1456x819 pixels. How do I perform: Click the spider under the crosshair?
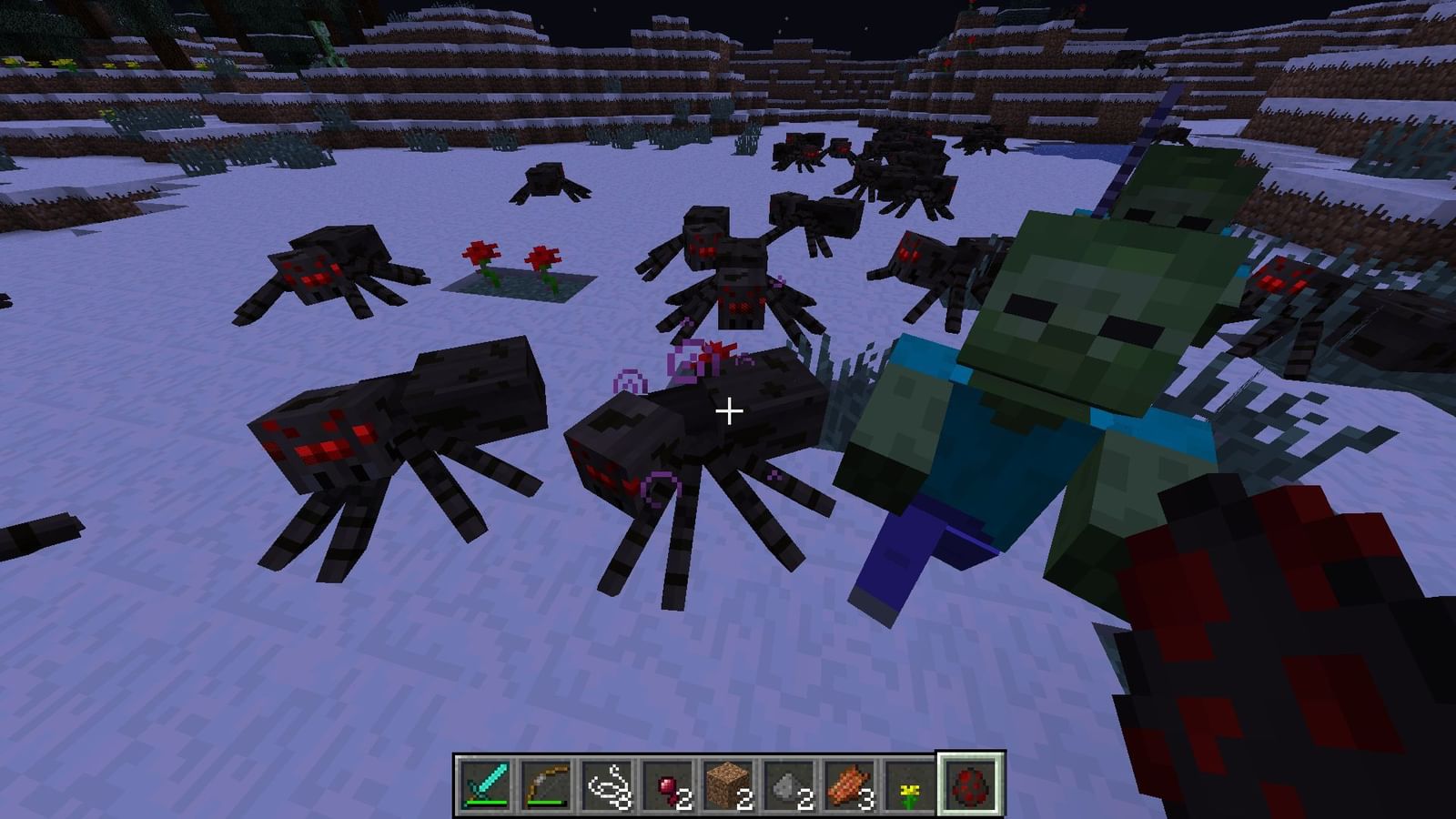[719, 428]
